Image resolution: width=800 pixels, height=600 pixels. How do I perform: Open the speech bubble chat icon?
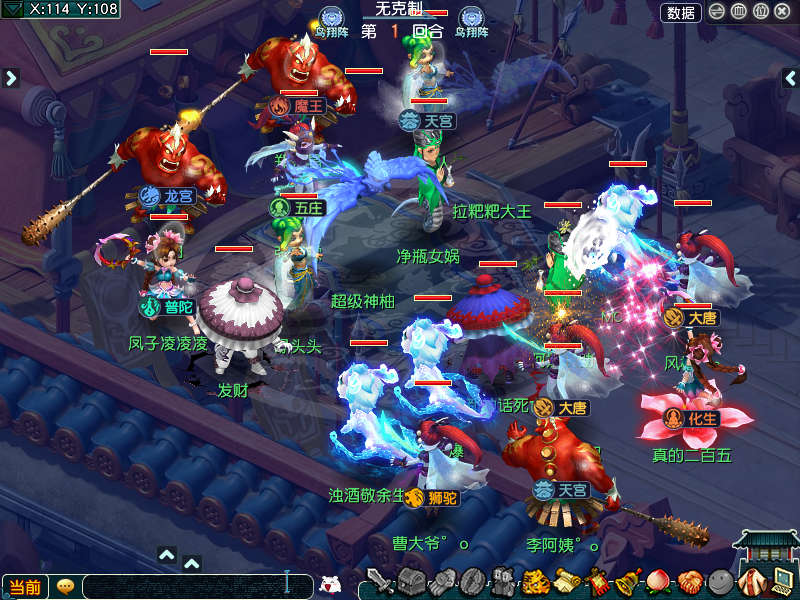(x=65, y=587)
